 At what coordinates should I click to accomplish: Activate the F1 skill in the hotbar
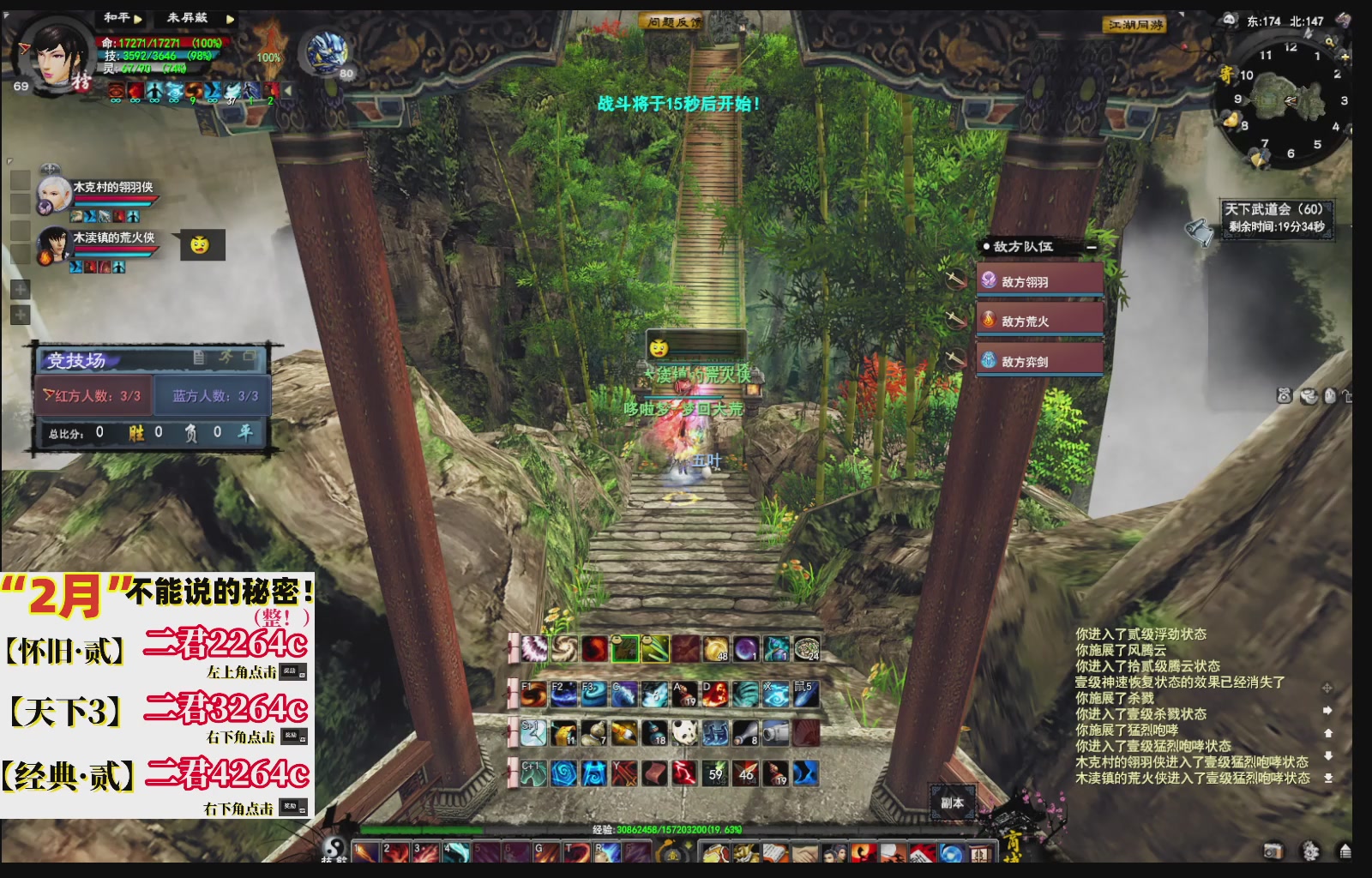point(533,695)
